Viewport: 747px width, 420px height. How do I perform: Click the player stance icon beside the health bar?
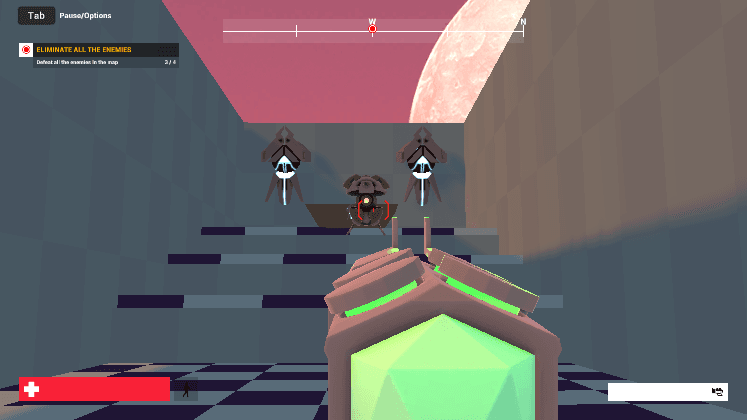185,389
